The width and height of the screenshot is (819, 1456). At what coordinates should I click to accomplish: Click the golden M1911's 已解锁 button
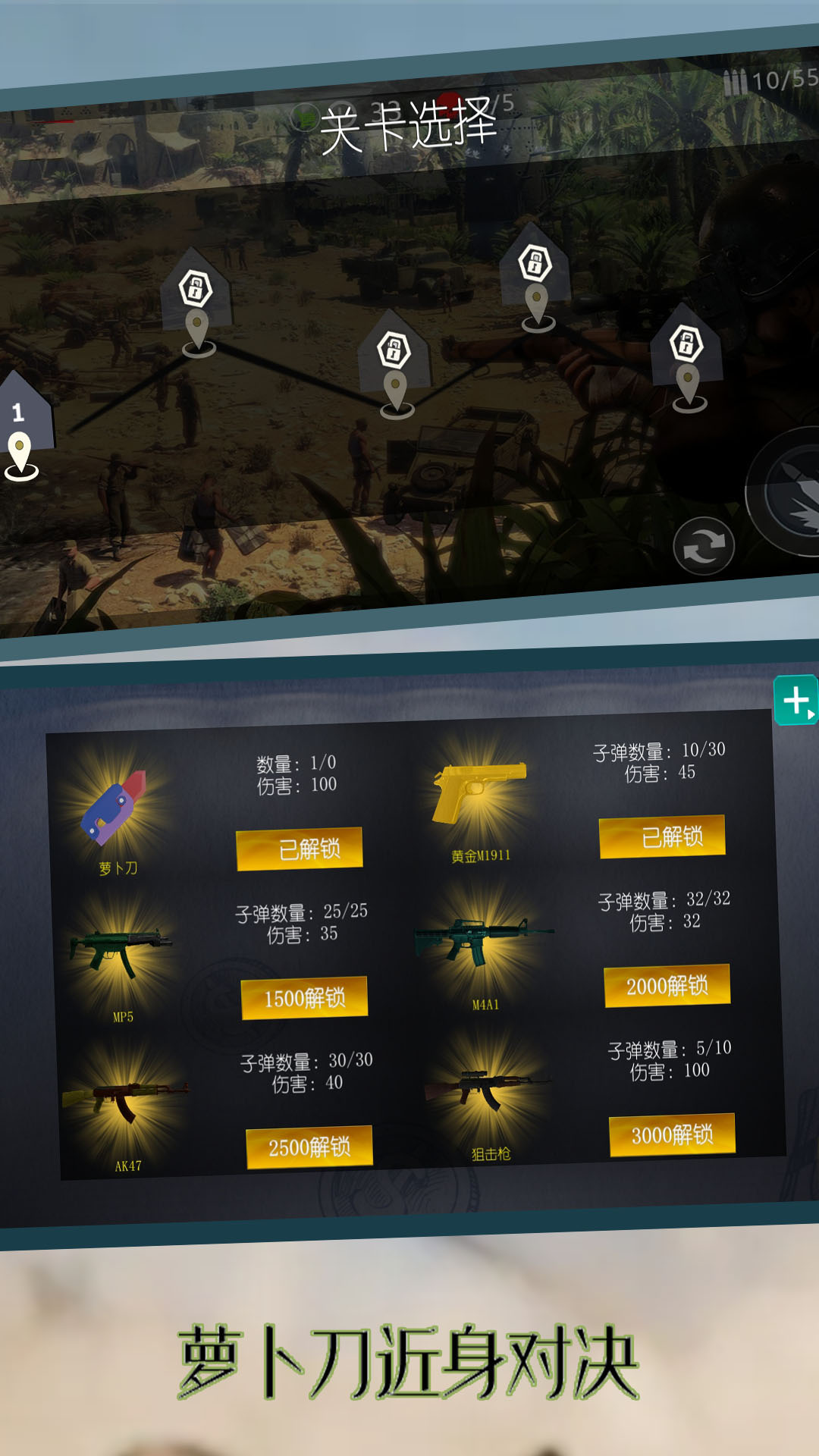pos(662,836)
